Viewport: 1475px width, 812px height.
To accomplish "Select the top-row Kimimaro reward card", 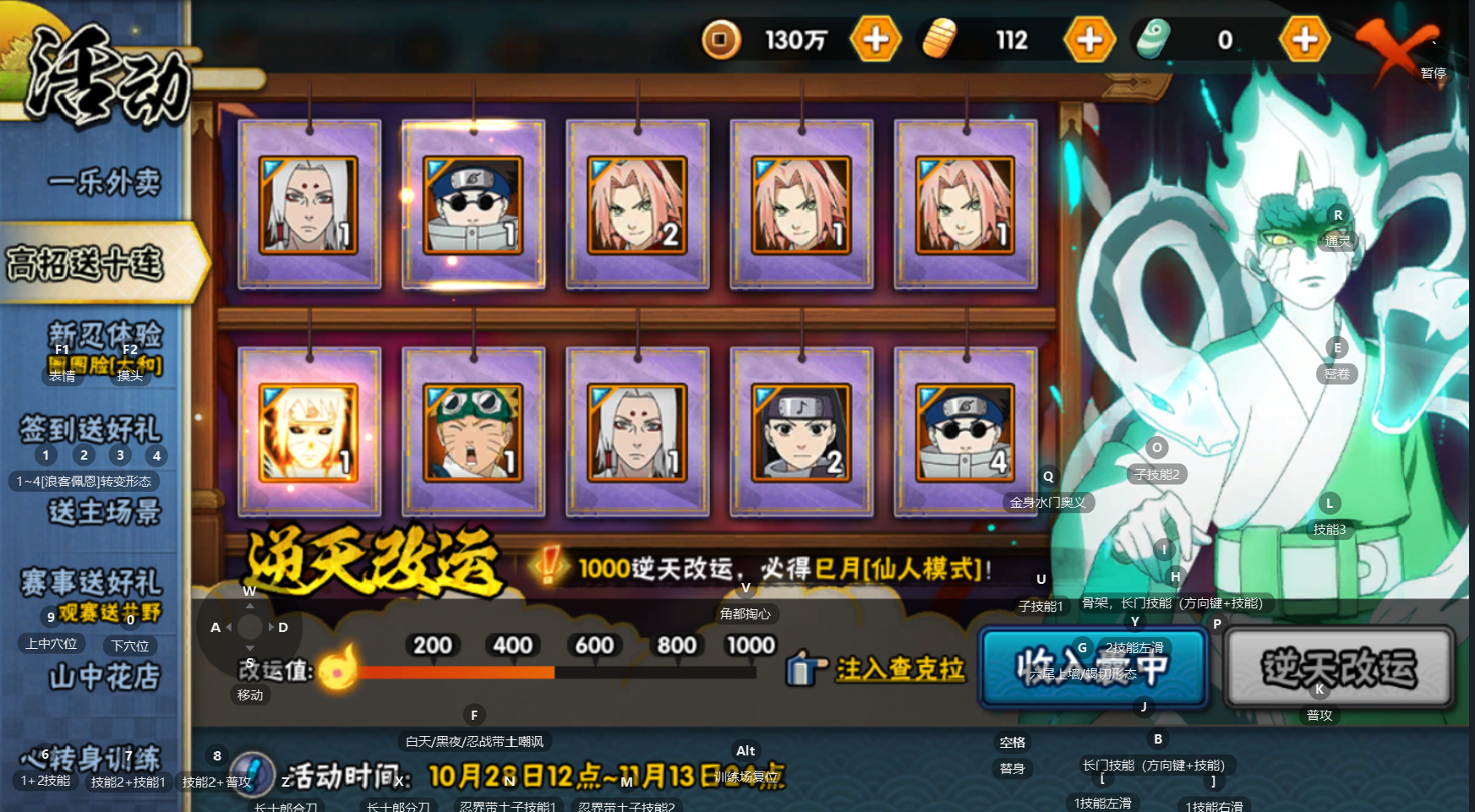I will coord(309,204).
